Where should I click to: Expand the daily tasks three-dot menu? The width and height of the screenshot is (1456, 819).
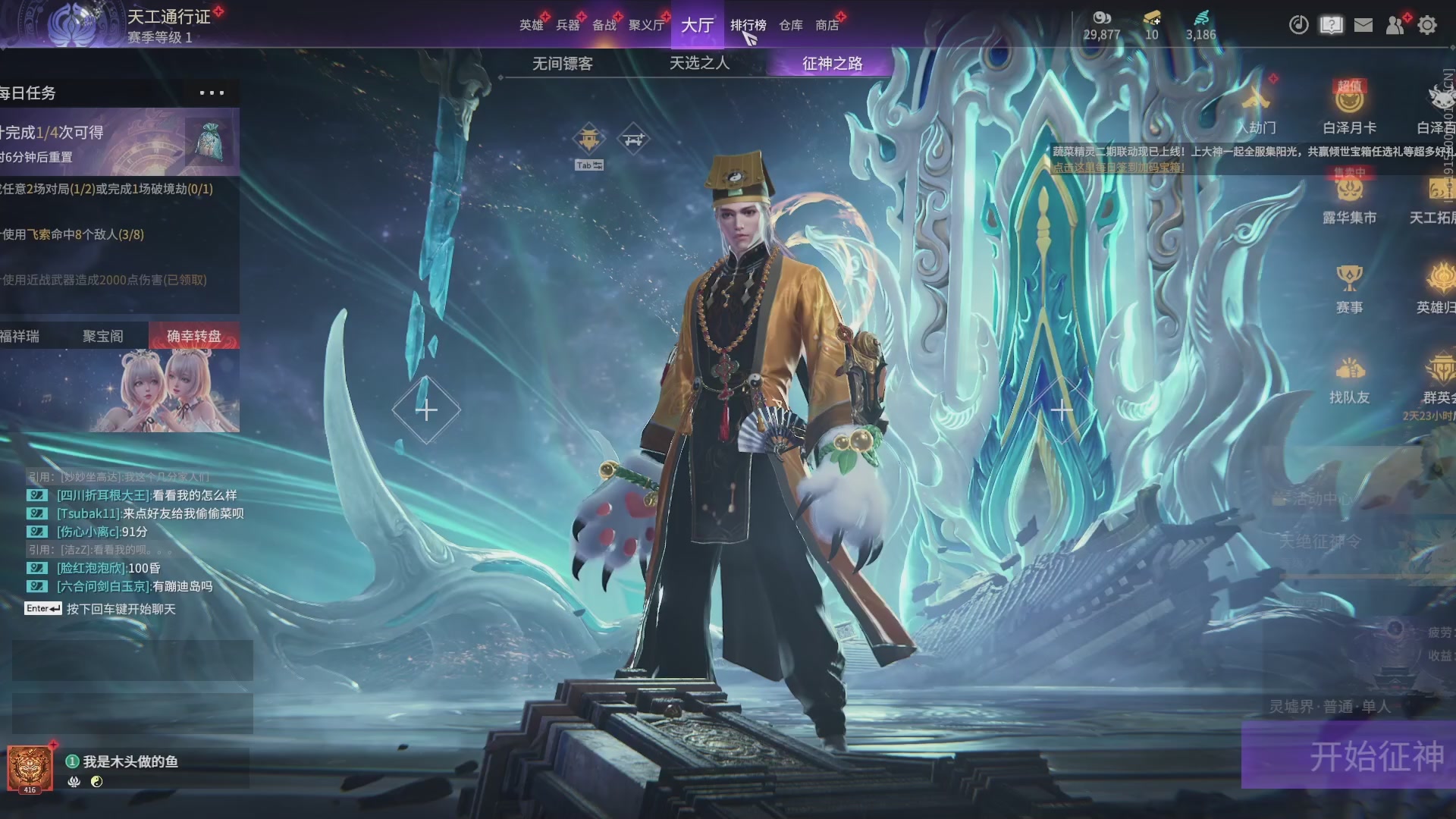pos(212,93)
